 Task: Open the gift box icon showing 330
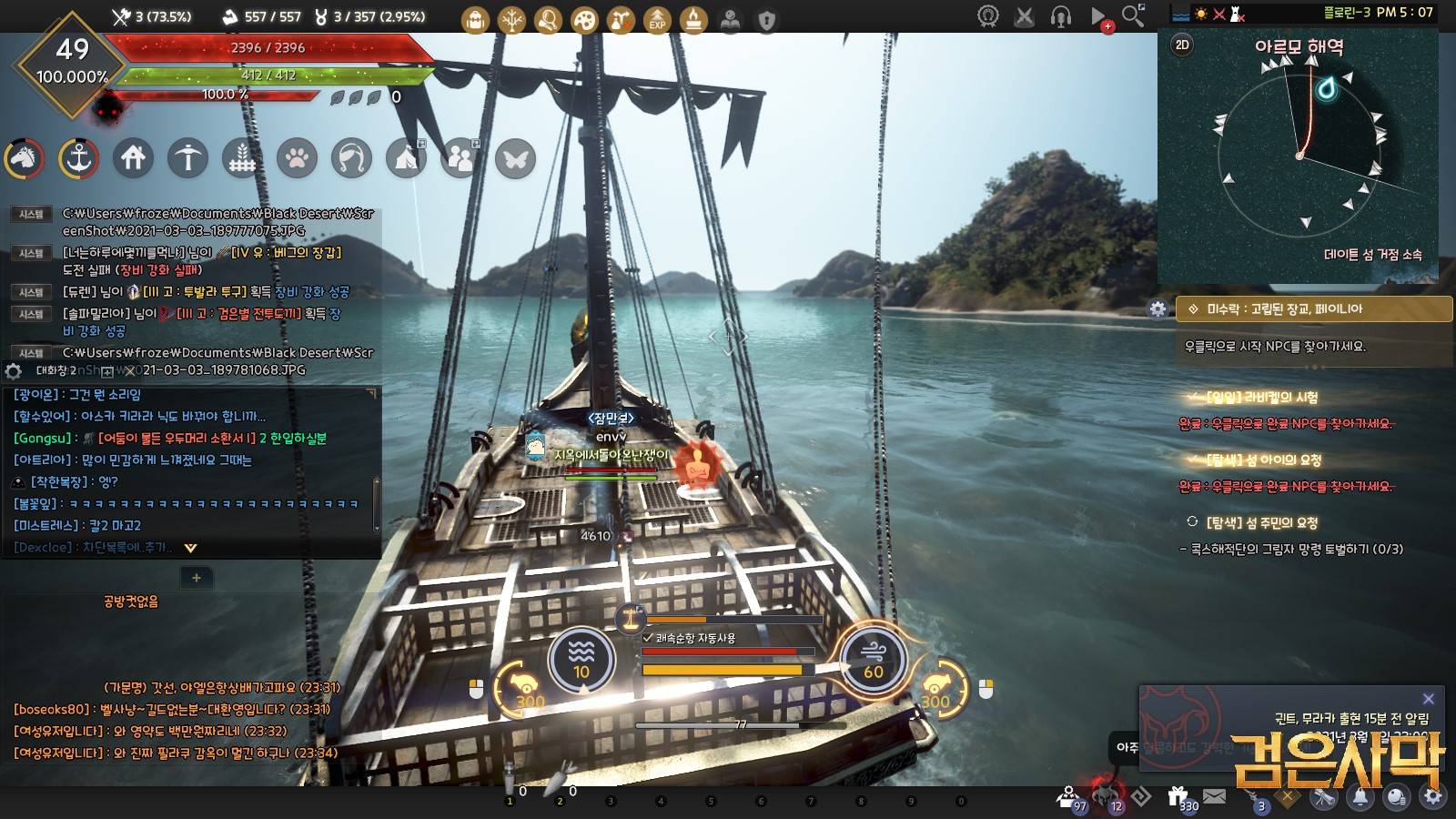(x=1178, y=797)
